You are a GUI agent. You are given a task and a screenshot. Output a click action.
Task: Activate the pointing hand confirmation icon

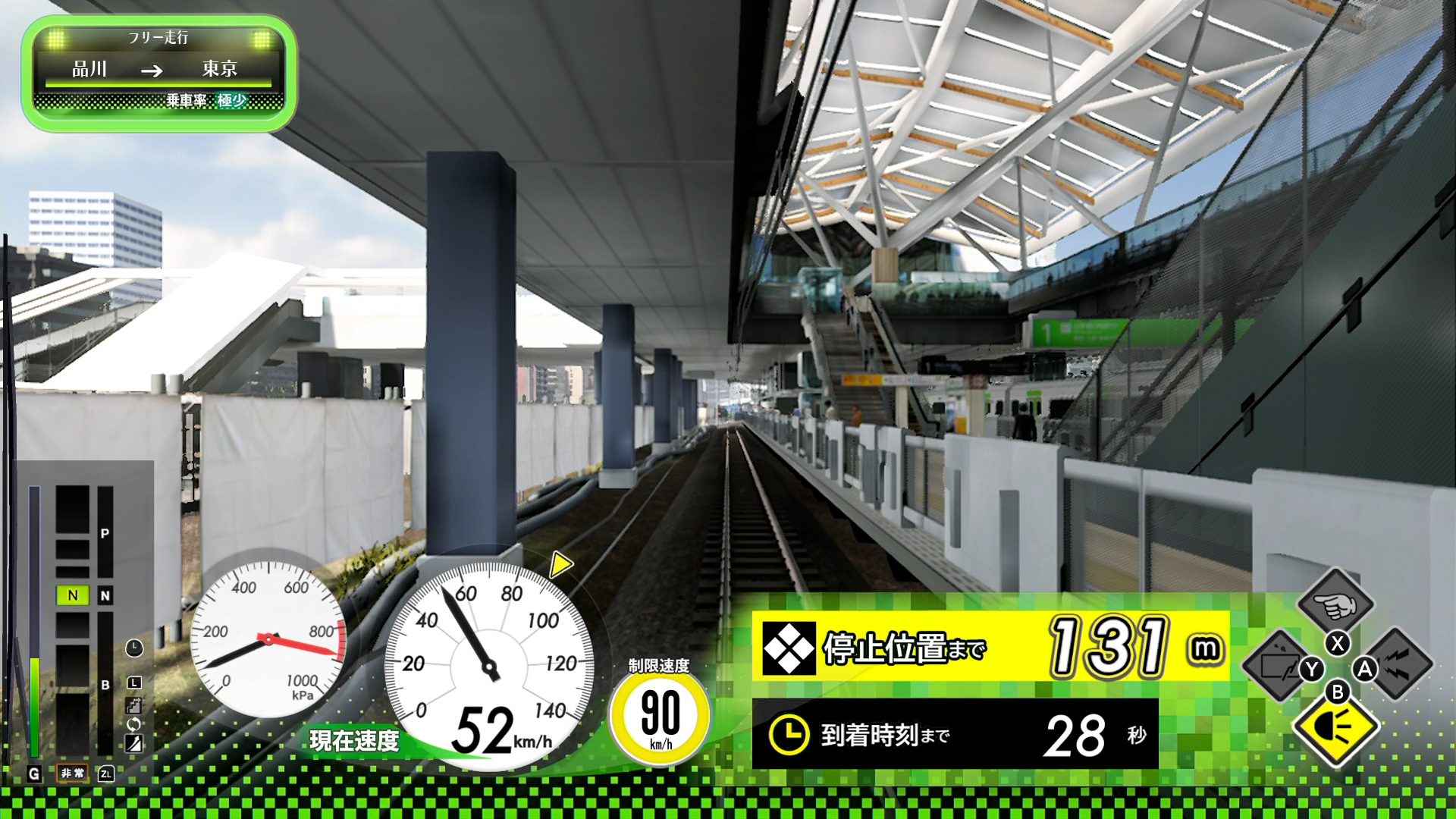point(1335,604)
